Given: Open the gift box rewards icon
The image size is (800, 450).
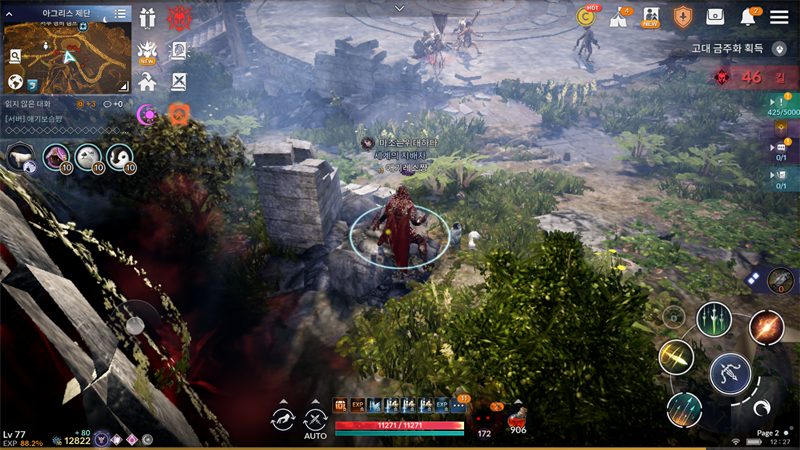Looking at the screenshot, I should click(x=148, y=17).
